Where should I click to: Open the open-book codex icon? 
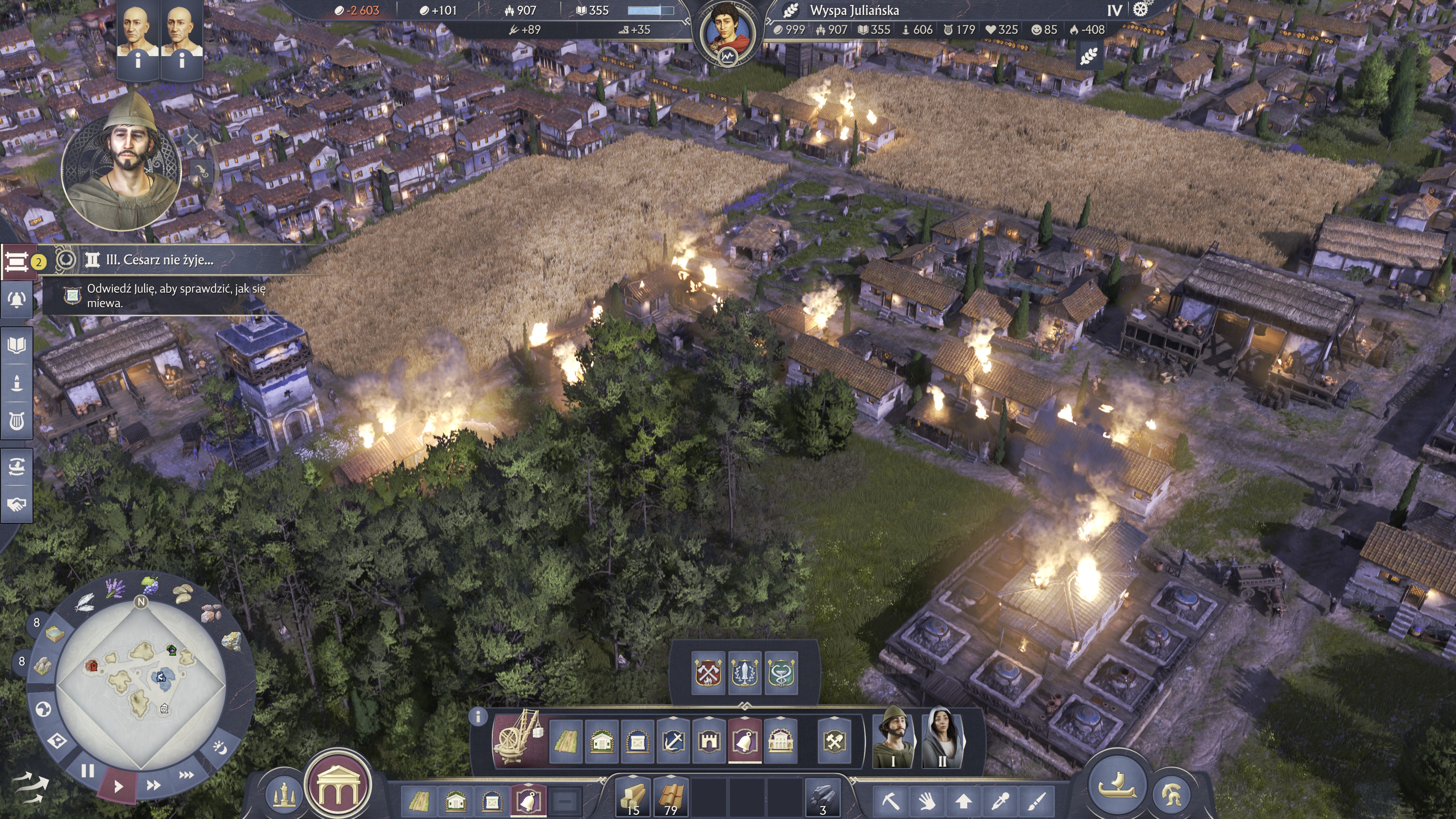[x=16, y=345]
